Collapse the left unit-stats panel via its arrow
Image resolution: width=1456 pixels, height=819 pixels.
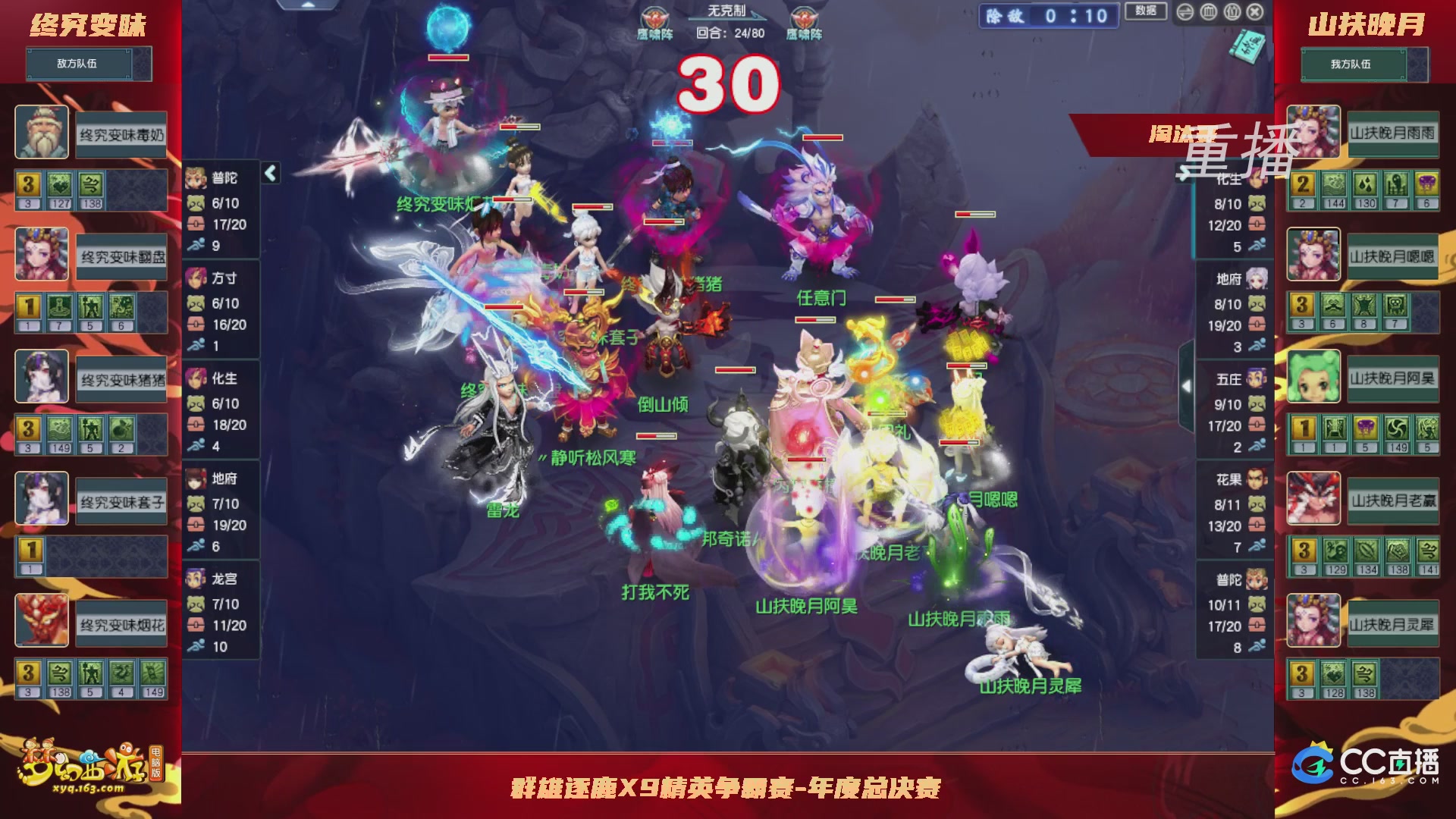click(269, 172)
